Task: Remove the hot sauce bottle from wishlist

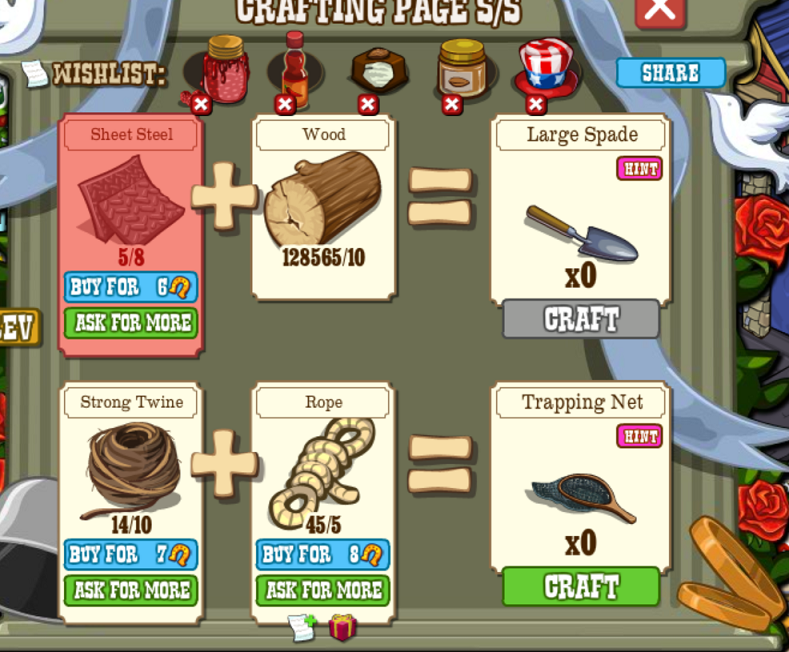Action: pos(285,104)
